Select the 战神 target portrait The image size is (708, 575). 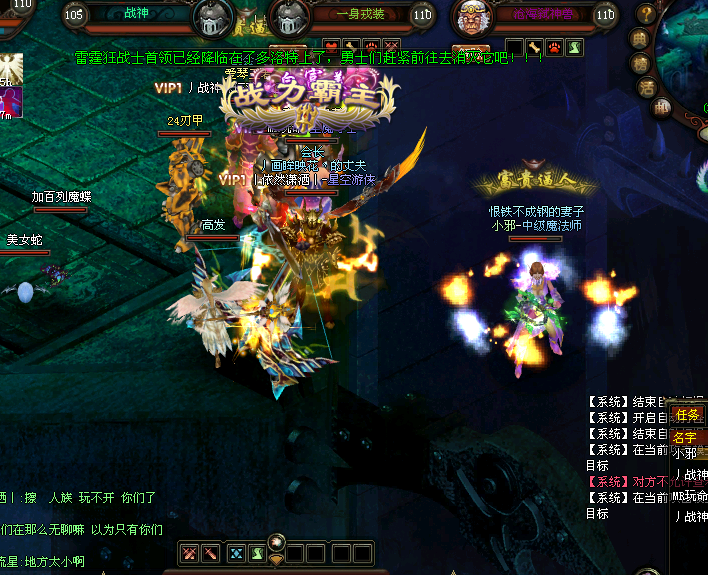point(213,18)
